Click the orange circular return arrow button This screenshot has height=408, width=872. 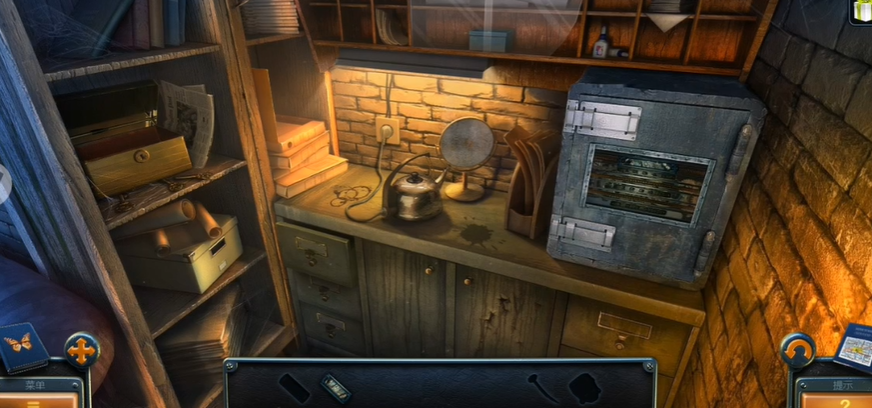click(x=797, y=351)
